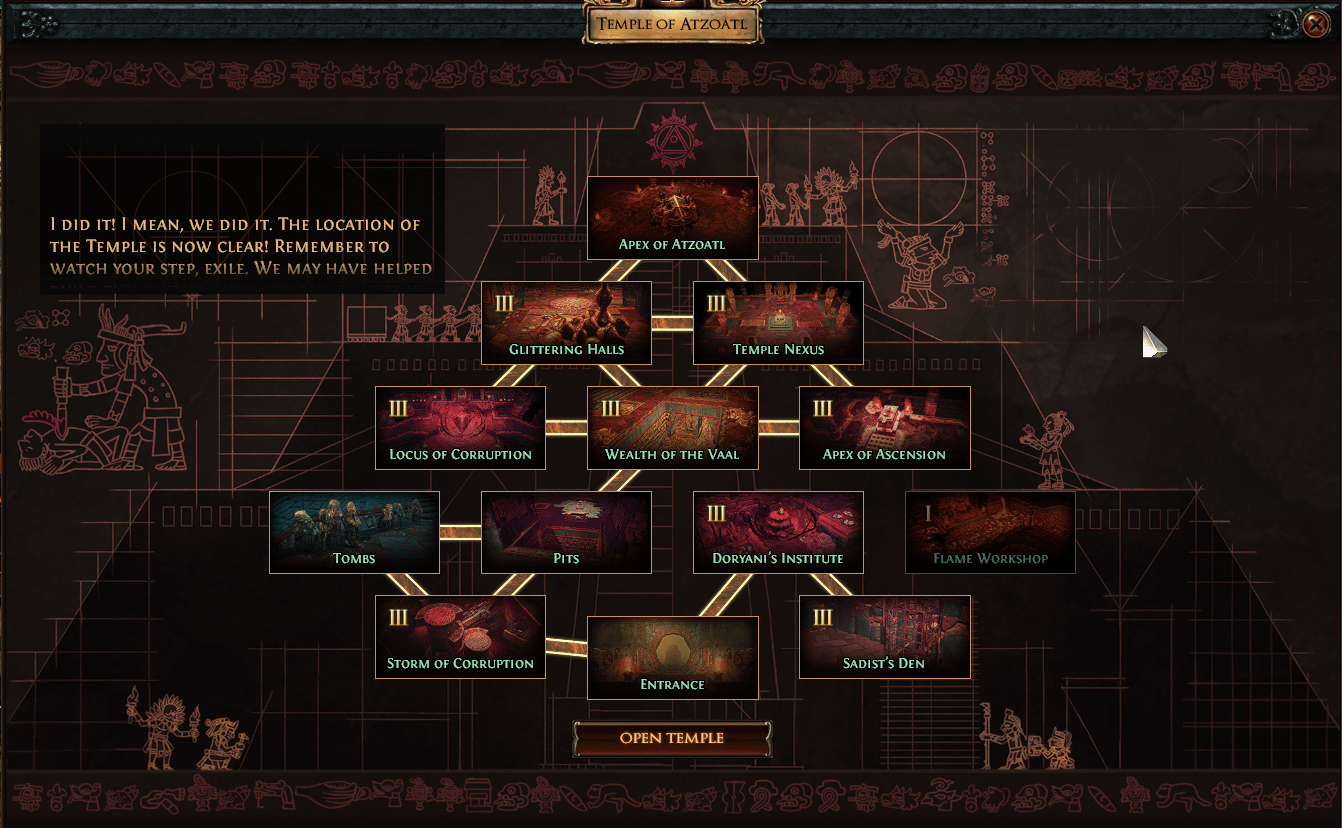Image resolution: width=1342 pixels, height=828 pixels.
Task: Click the Entrance room image
Action: tap(672, 658)
